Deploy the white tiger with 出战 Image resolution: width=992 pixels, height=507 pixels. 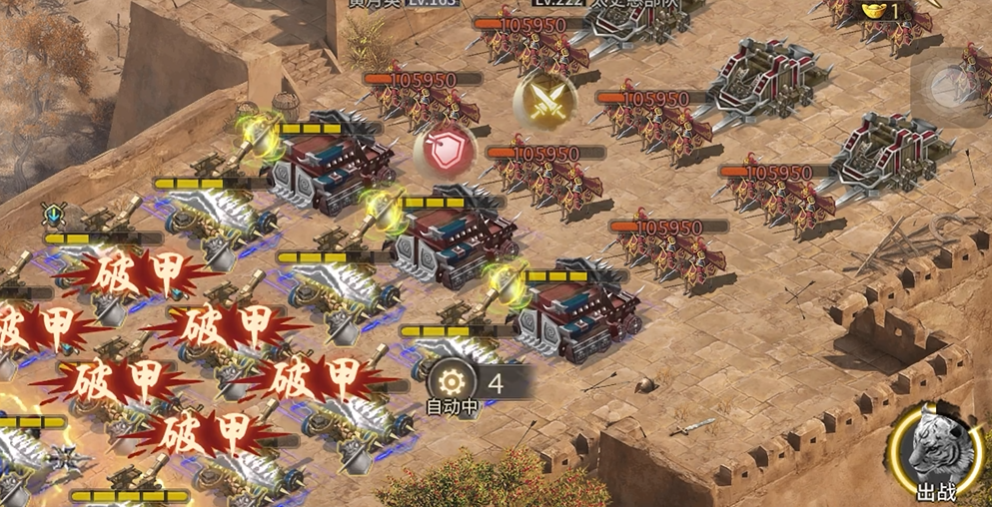tap(936, 450)
